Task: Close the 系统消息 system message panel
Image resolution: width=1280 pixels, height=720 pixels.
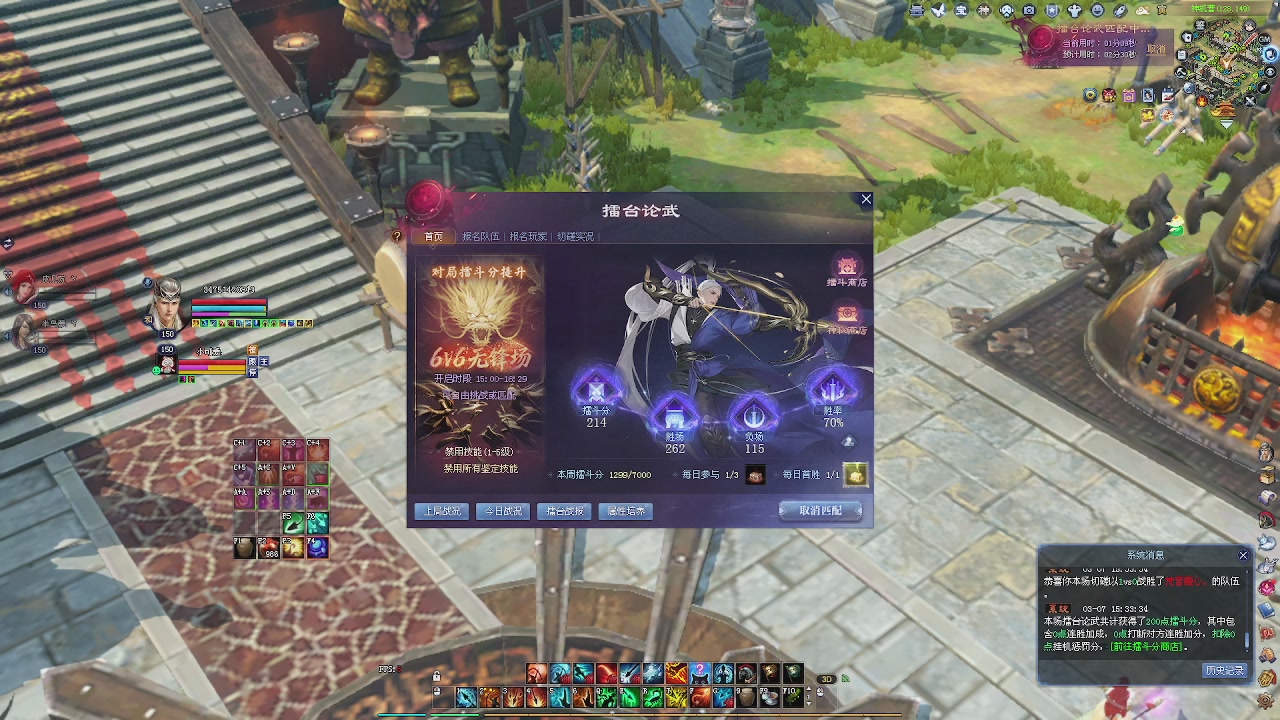Action: tap(1243, 555)
